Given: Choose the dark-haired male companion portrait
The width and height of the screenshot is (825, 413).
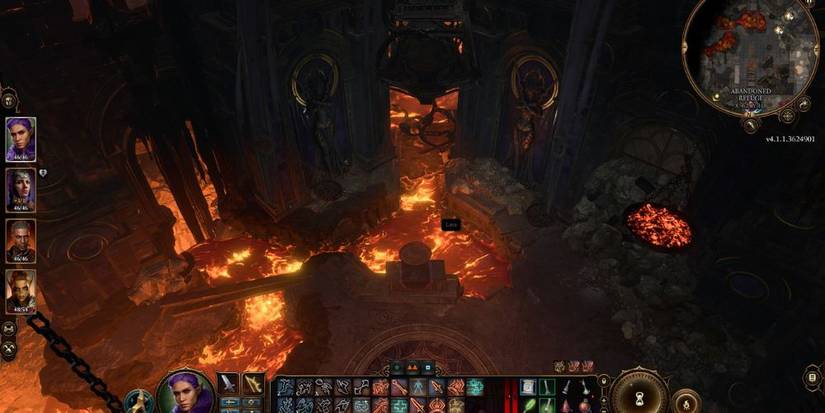Looking at the screenshot, I should [21, 240].
